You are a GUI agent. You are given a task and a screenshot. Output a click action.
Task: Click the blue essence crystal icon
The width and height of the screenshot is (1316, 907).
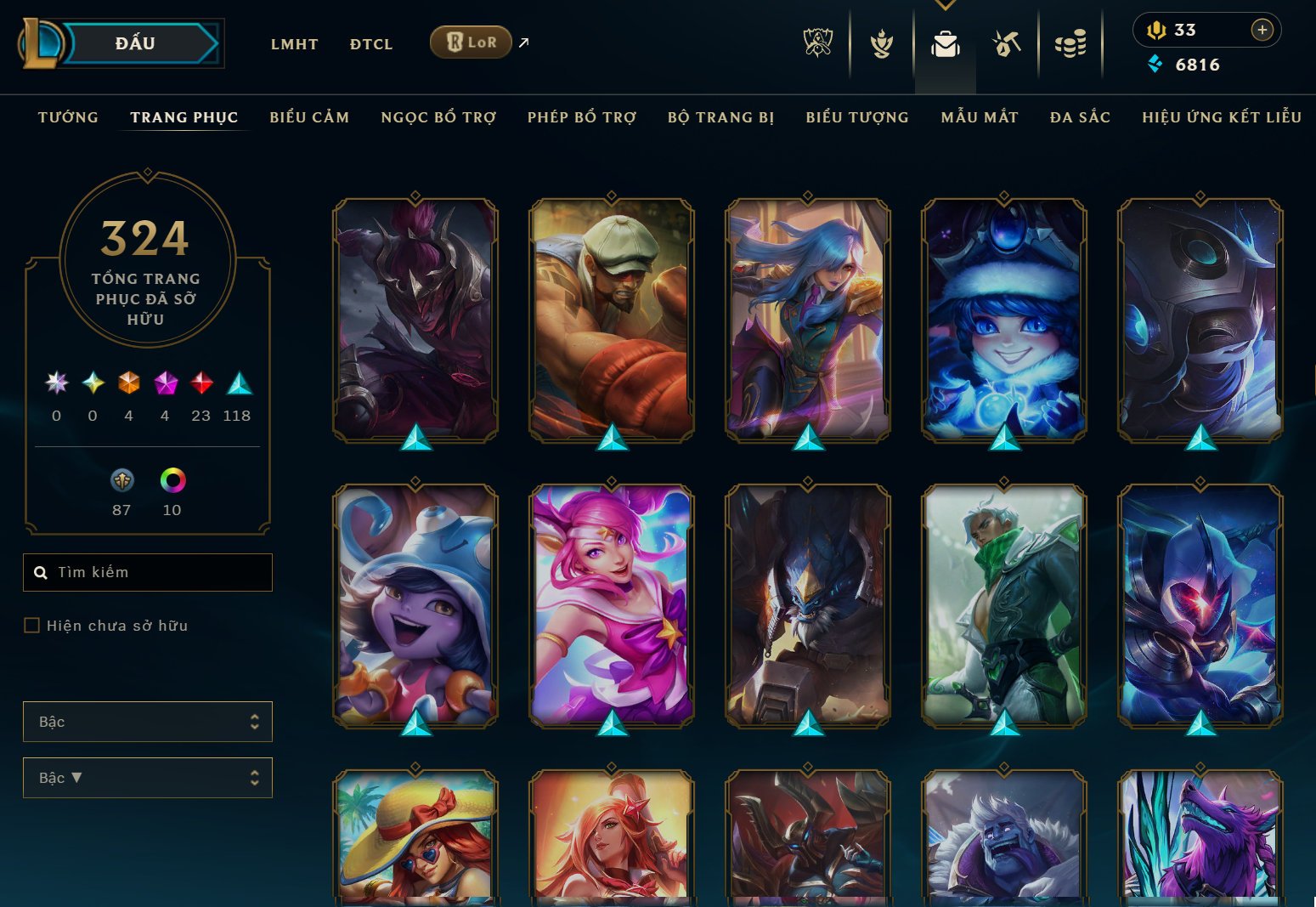(1155, 64)
